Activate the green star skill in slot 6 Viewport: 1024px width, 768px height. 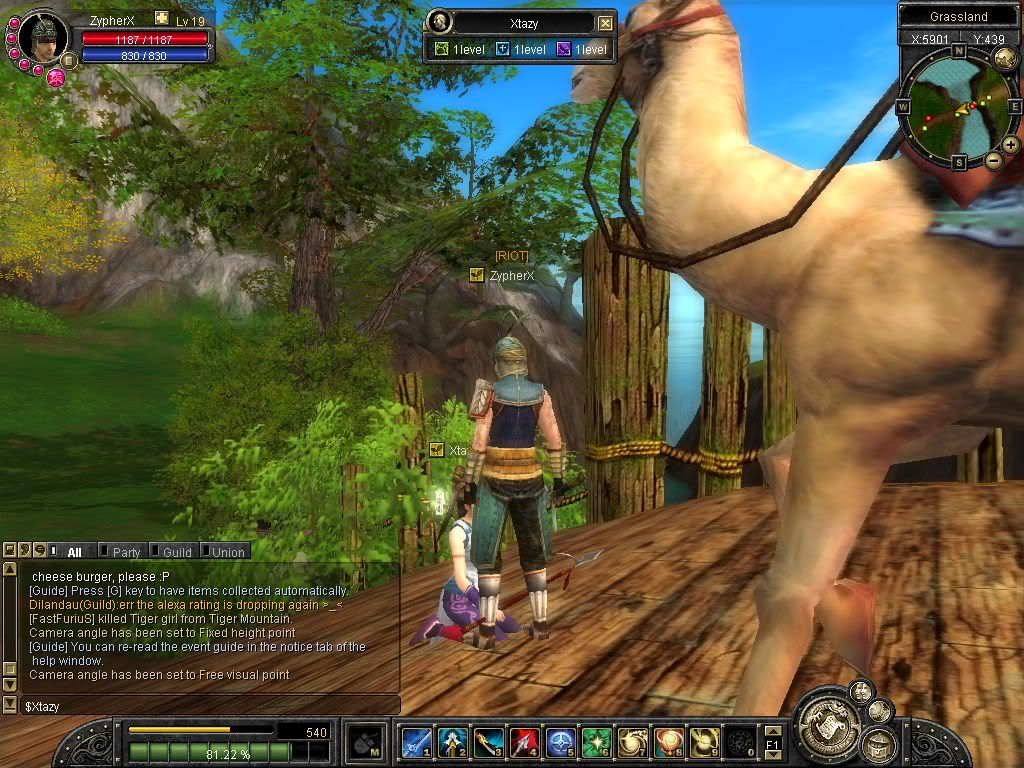point(597,742)
